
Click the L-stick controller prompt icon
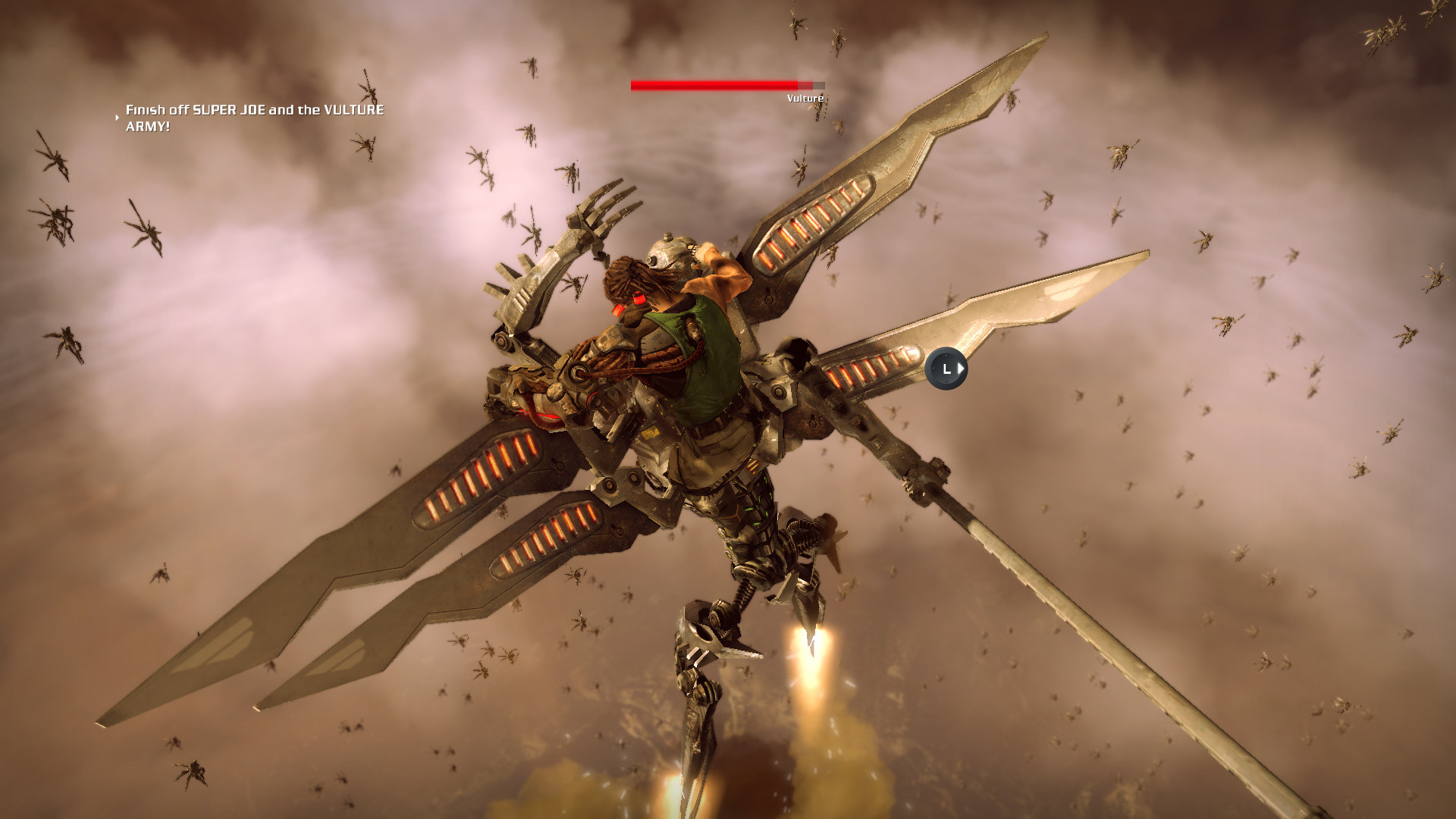point(945,369)
